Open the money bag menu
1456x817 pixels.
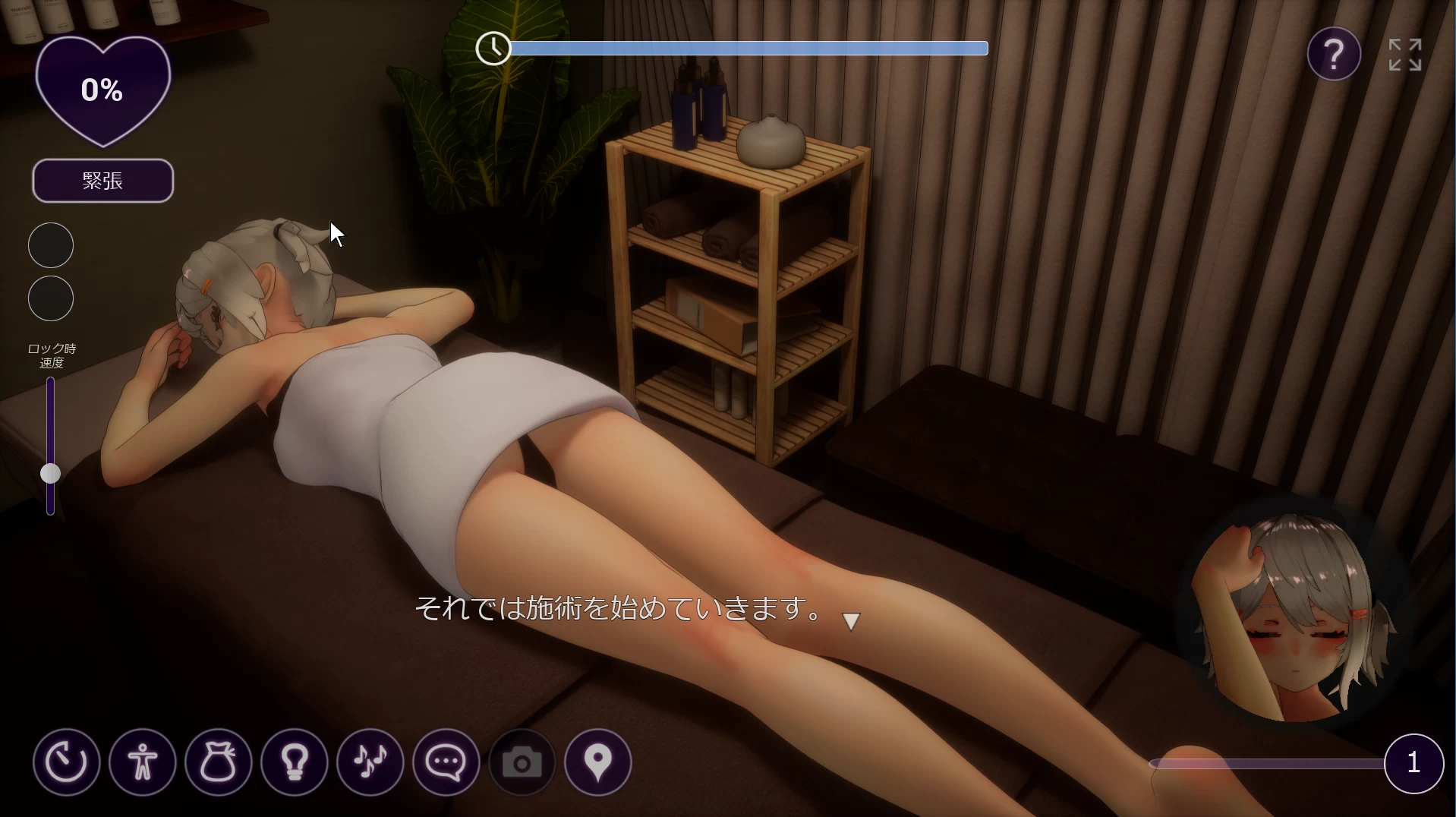point(218,762)
